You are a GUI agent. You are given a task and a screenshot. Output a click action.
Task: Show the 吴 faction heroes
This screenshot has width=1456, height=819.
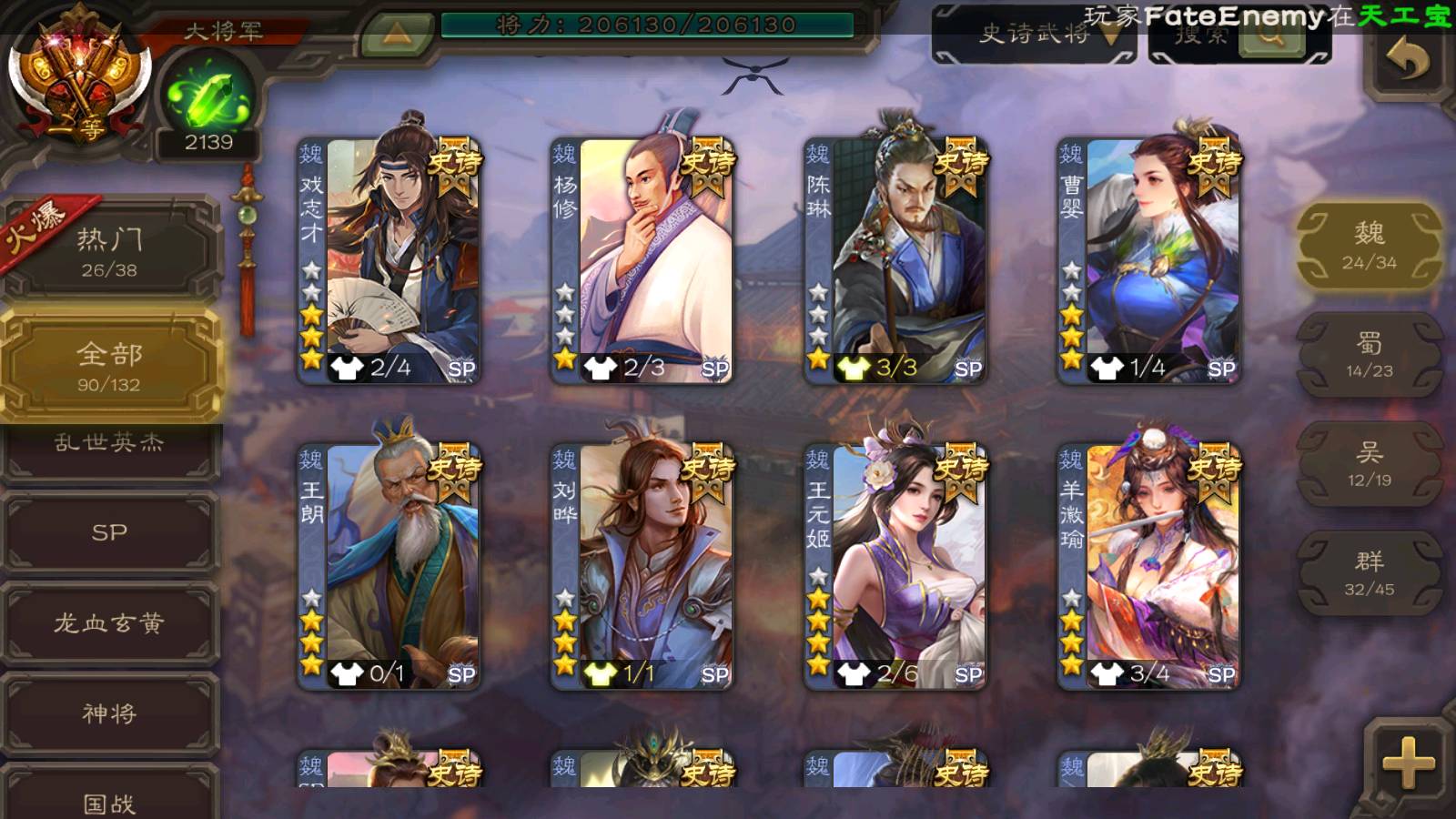[x=1369, y=464]
